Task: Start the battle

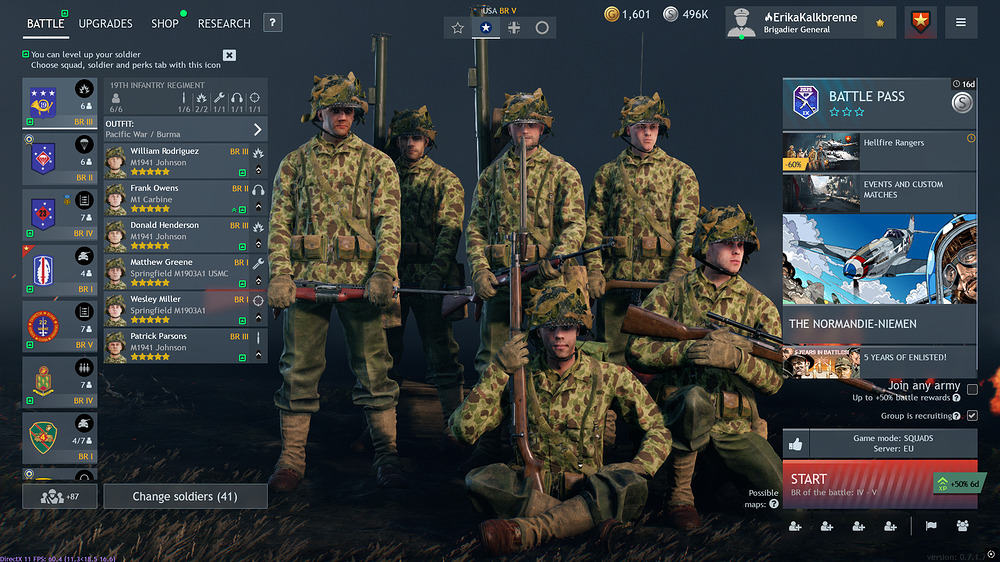Action: point(855,485)
